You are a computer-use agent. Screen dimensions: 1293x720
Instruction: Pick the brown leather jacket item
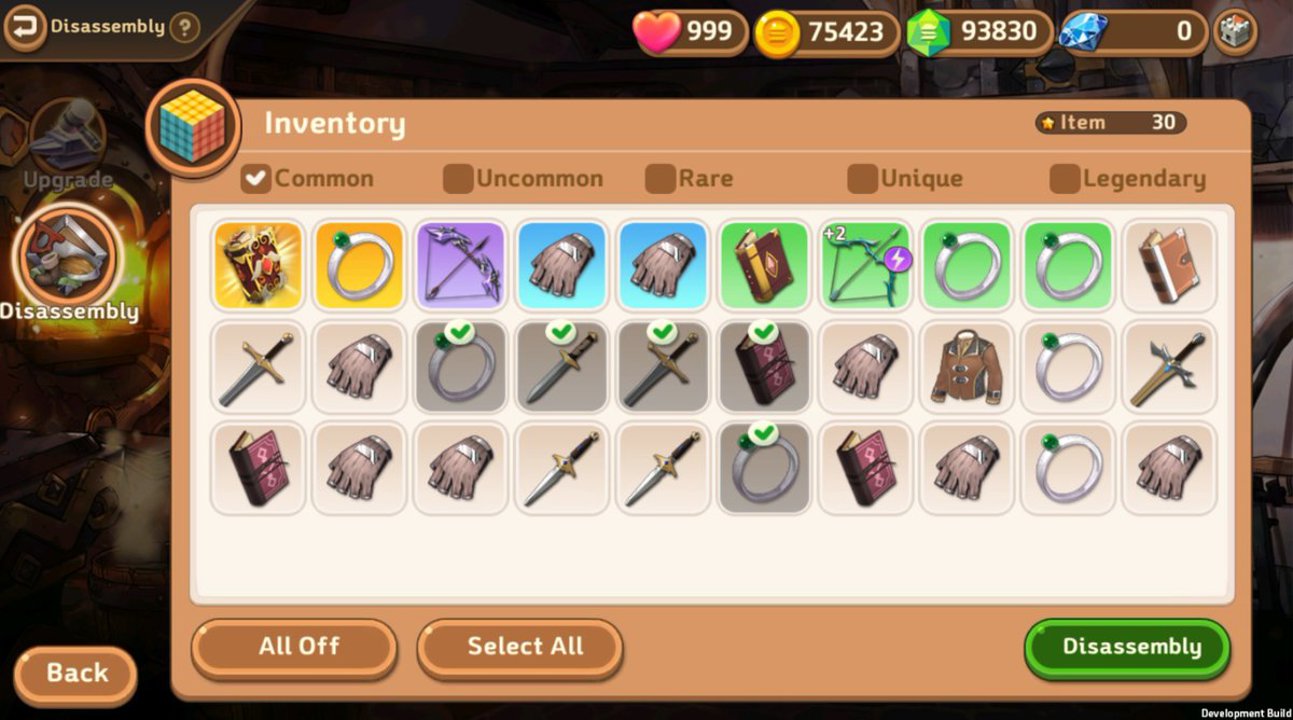coord(966,367)
